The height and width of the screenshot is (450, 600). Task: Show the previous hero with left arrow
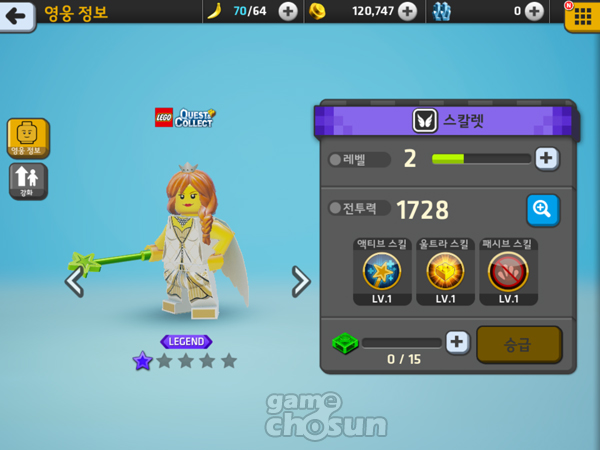coord(74,282)
